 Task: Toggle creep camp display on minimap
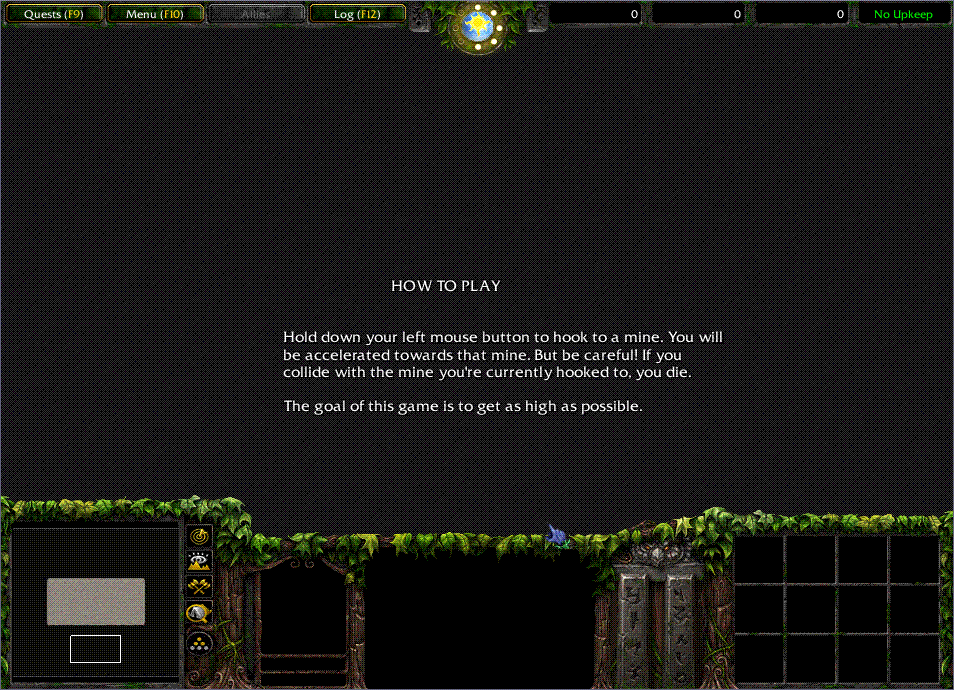(199, 614)
